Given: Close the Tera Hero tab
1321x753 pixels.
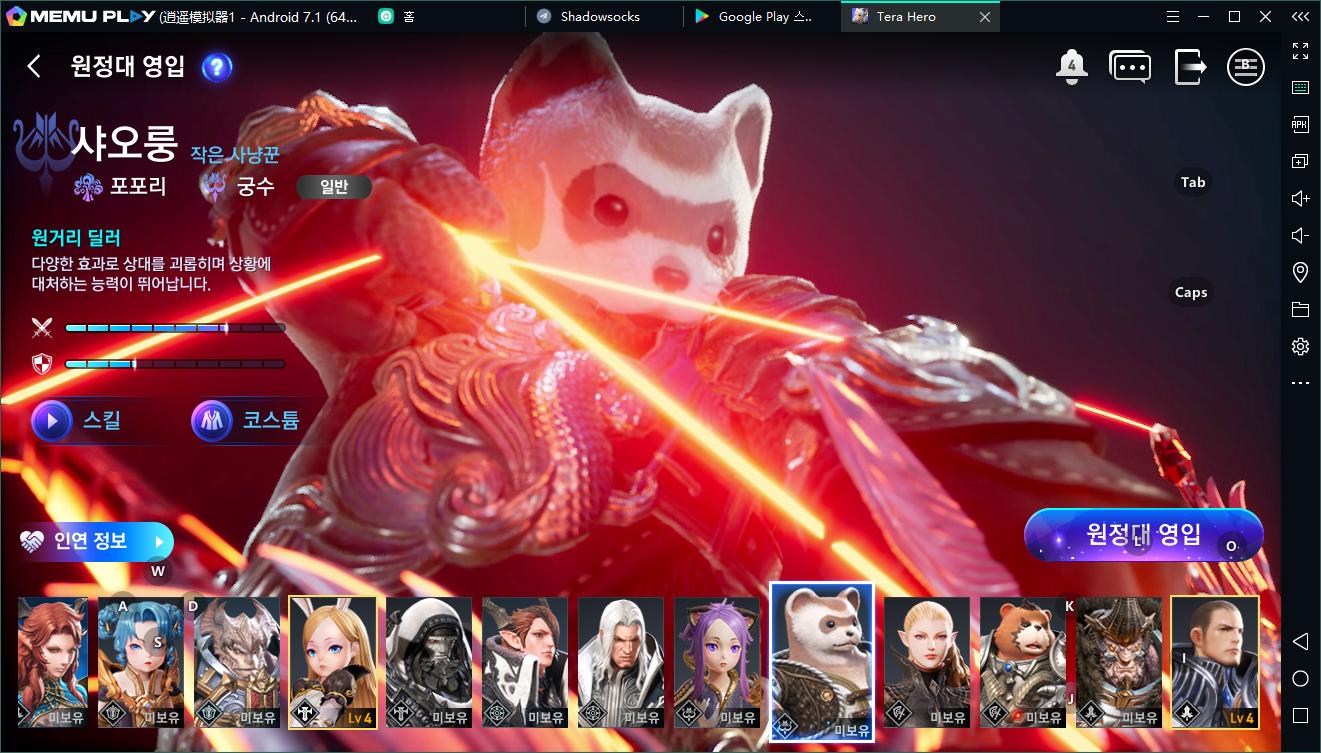Looking at the screenshot, I should (x=985, y=17).
